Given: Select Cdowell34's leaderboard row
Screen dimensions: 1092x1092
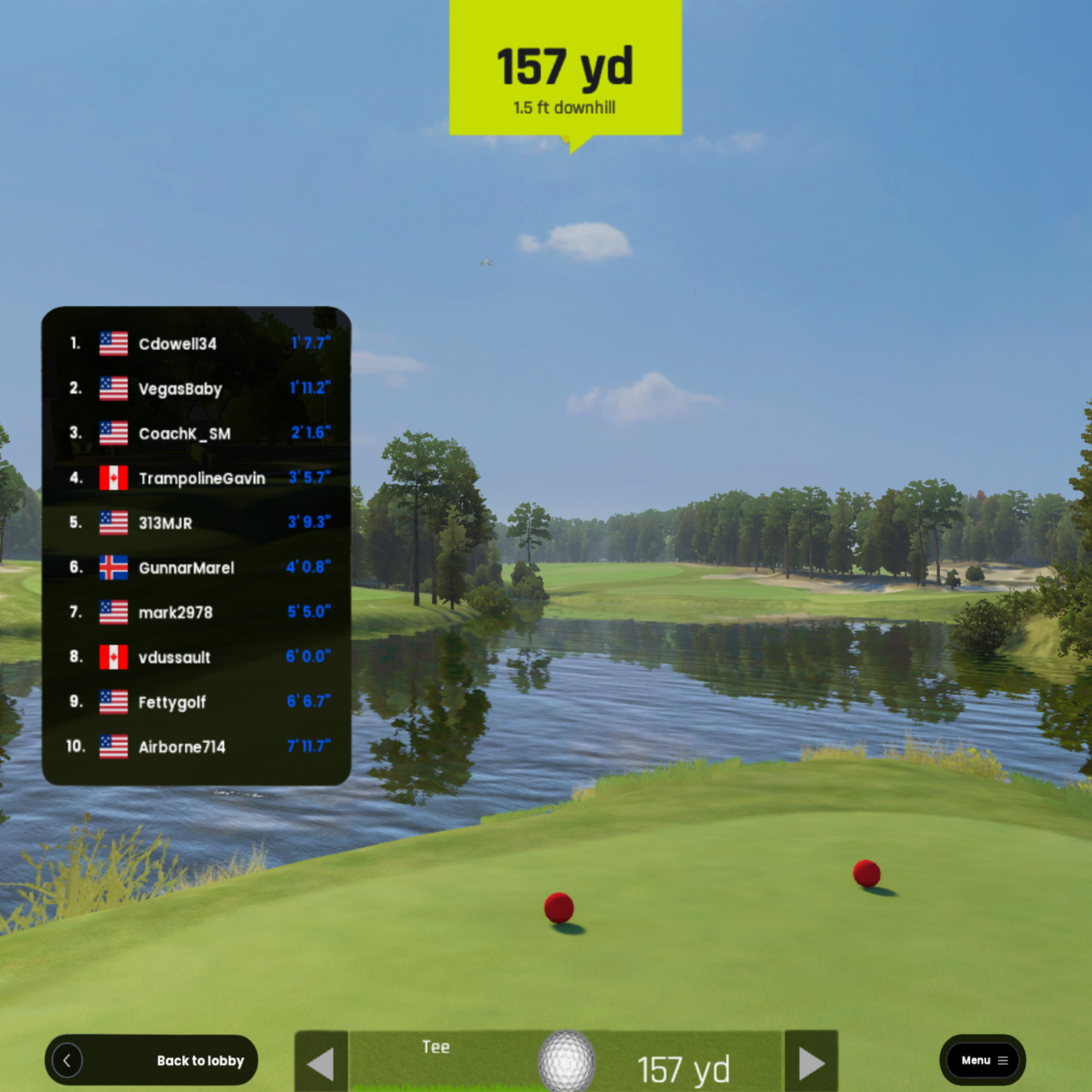Looking at the screenshot, I should click(197, 343).
